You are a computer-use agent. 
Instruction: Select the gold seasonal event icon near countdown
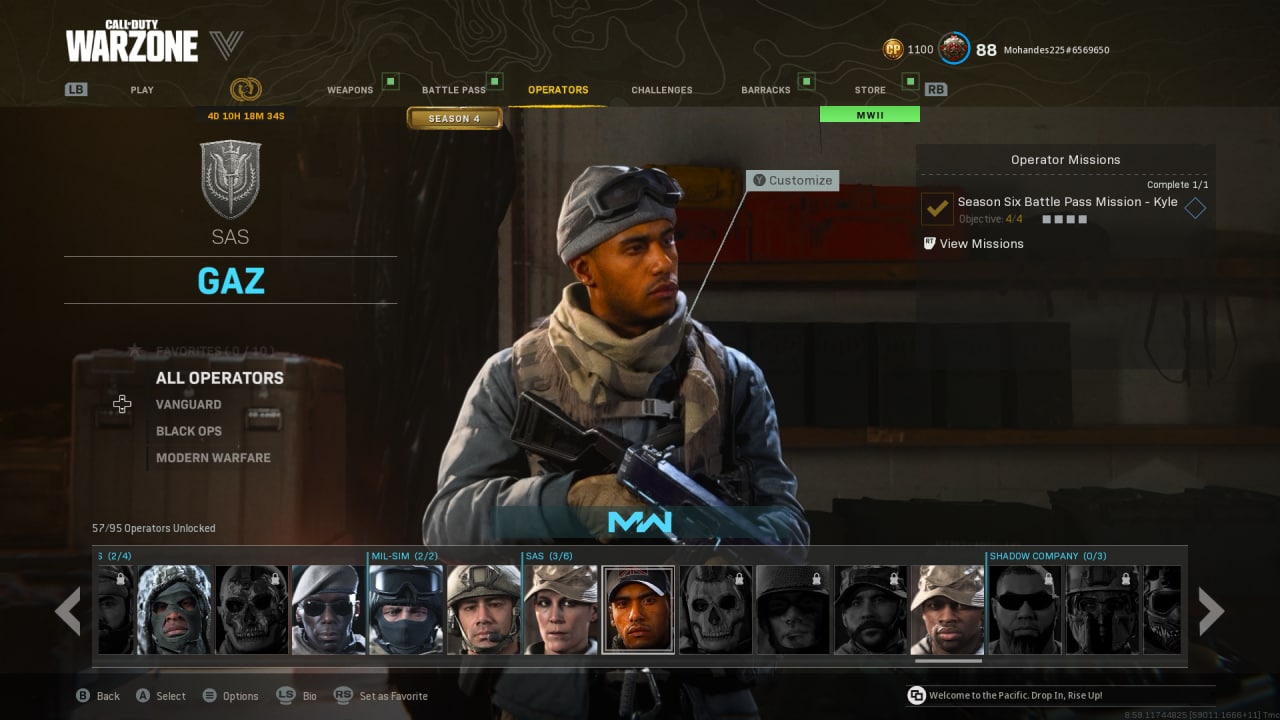click(243, 88)
